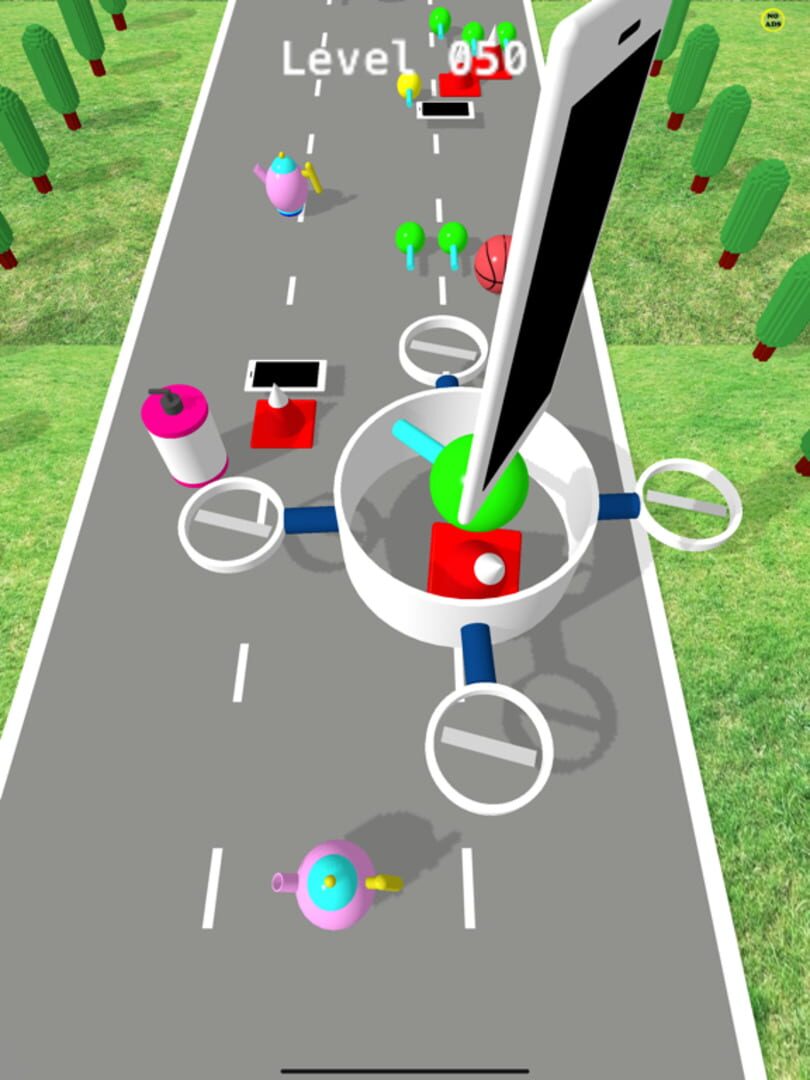Image resolution: width=810 pixels, height=1080 pixels.
Task: Tap the yellow NO ADS button
Action: [772, 19]
